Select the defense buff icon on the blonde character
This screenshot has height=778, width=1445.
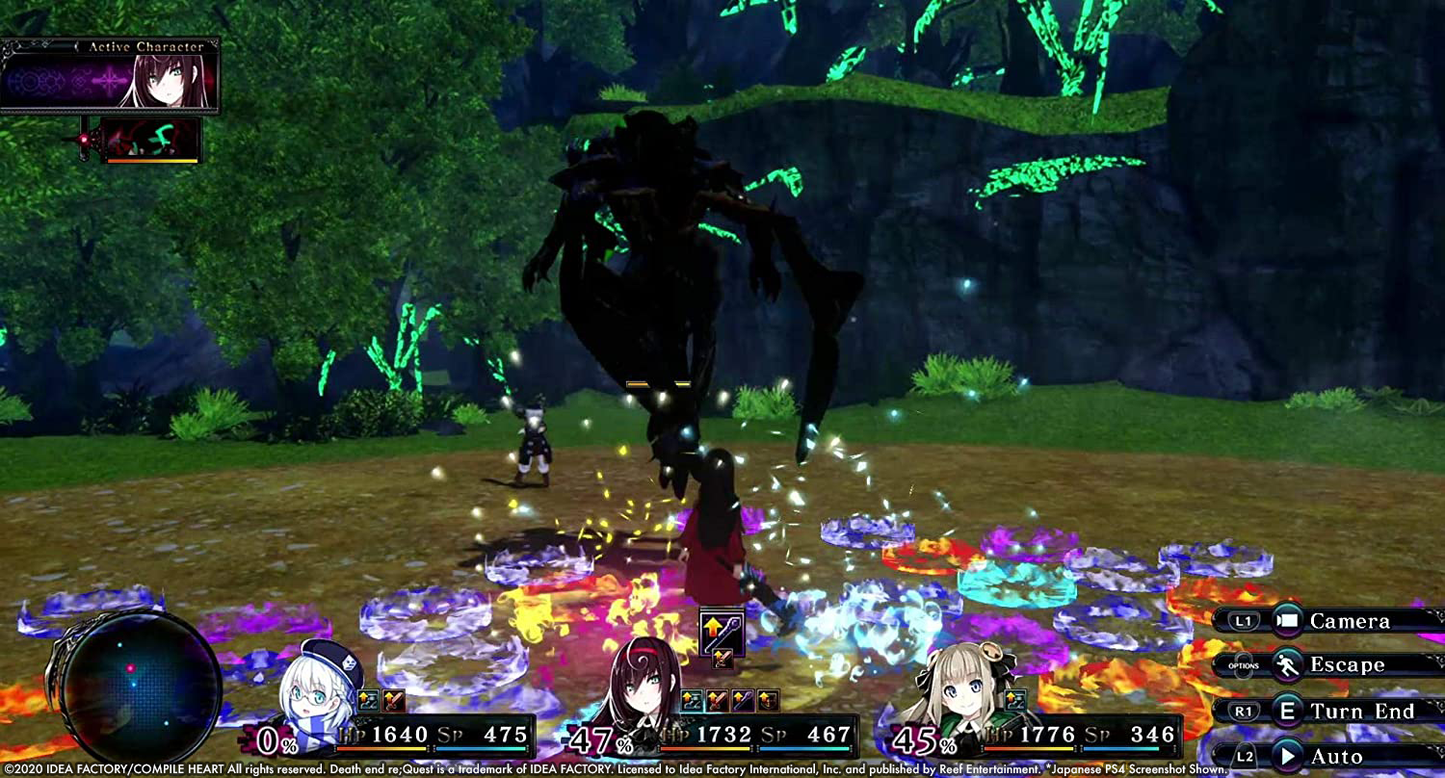pos(1015,700)
